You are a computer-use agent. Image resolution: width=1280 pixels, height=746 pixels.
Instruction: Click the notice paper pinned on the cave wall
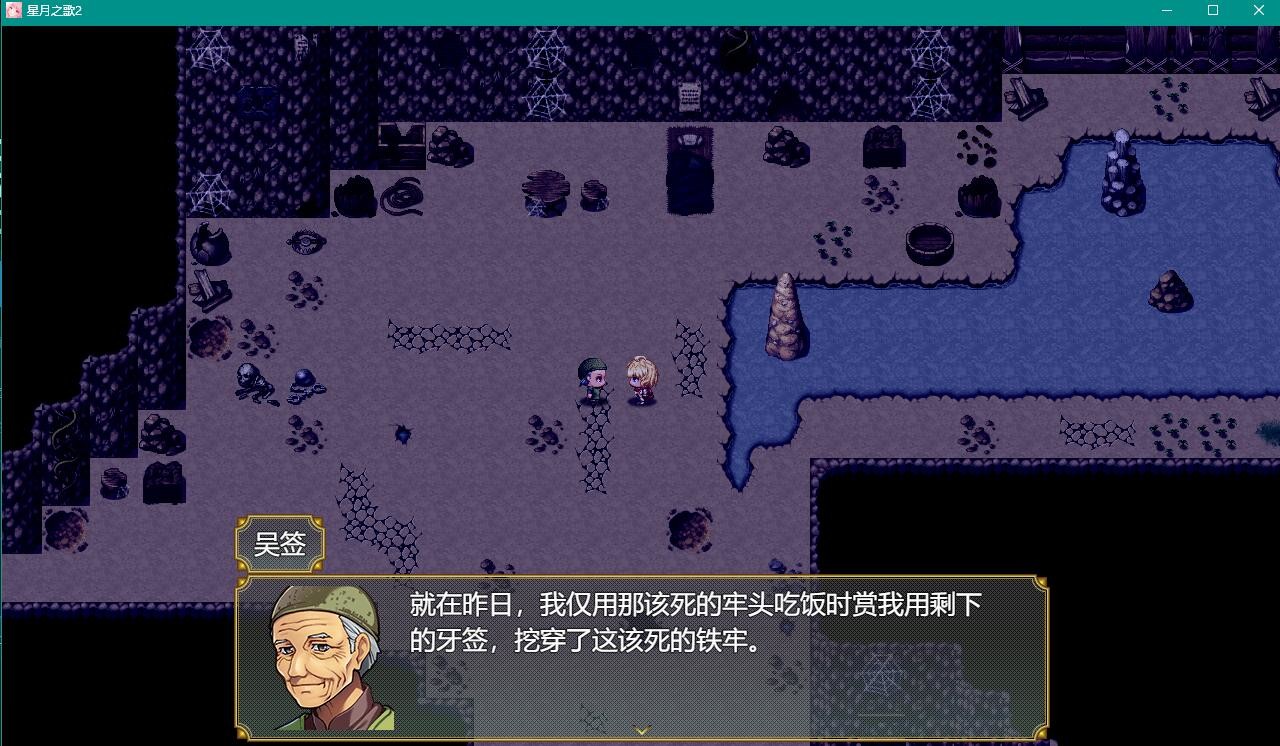pos(687,95)
